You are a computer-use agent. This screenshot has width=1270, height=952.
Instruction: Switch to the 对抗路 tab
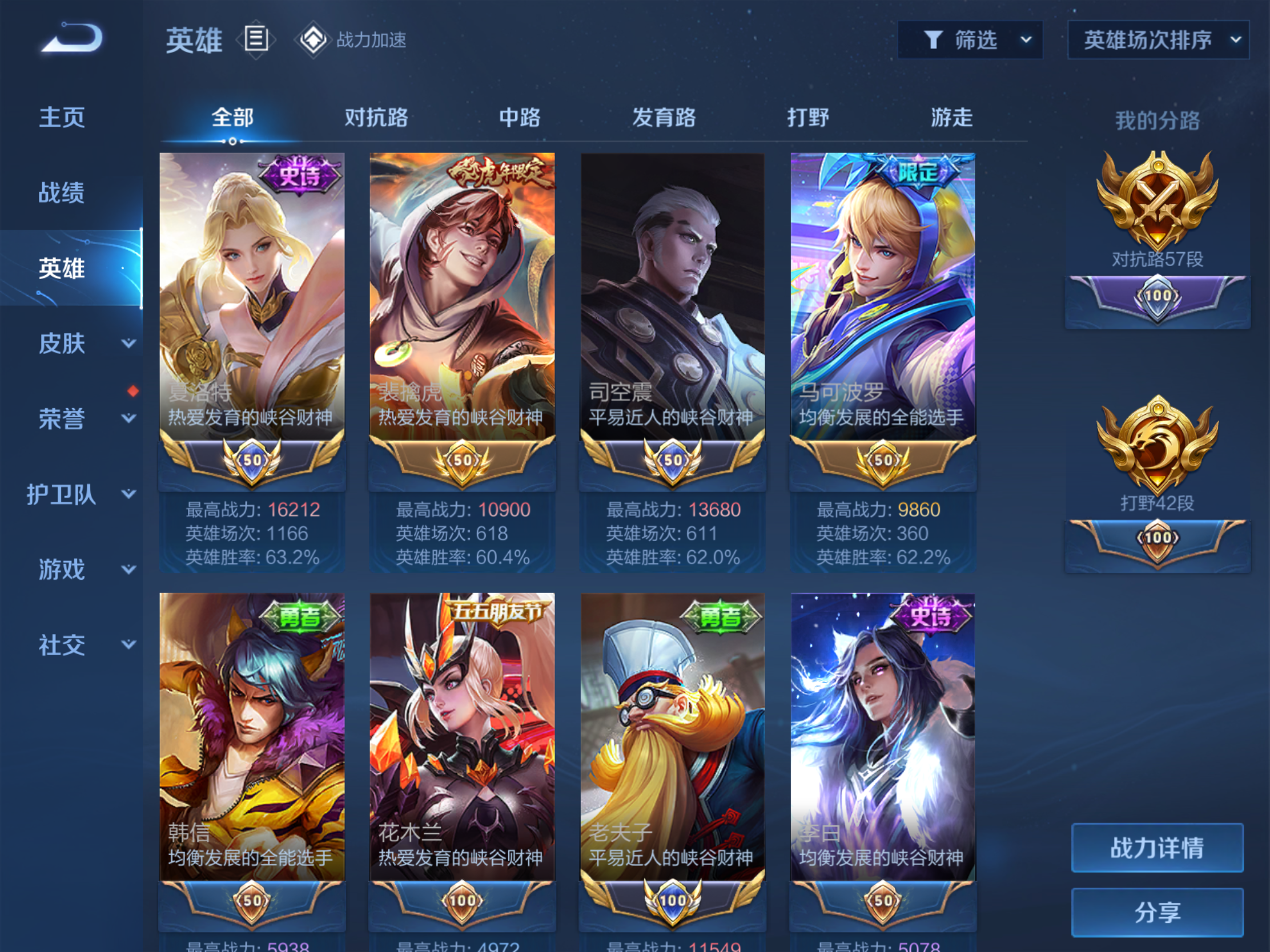point(376,118)
